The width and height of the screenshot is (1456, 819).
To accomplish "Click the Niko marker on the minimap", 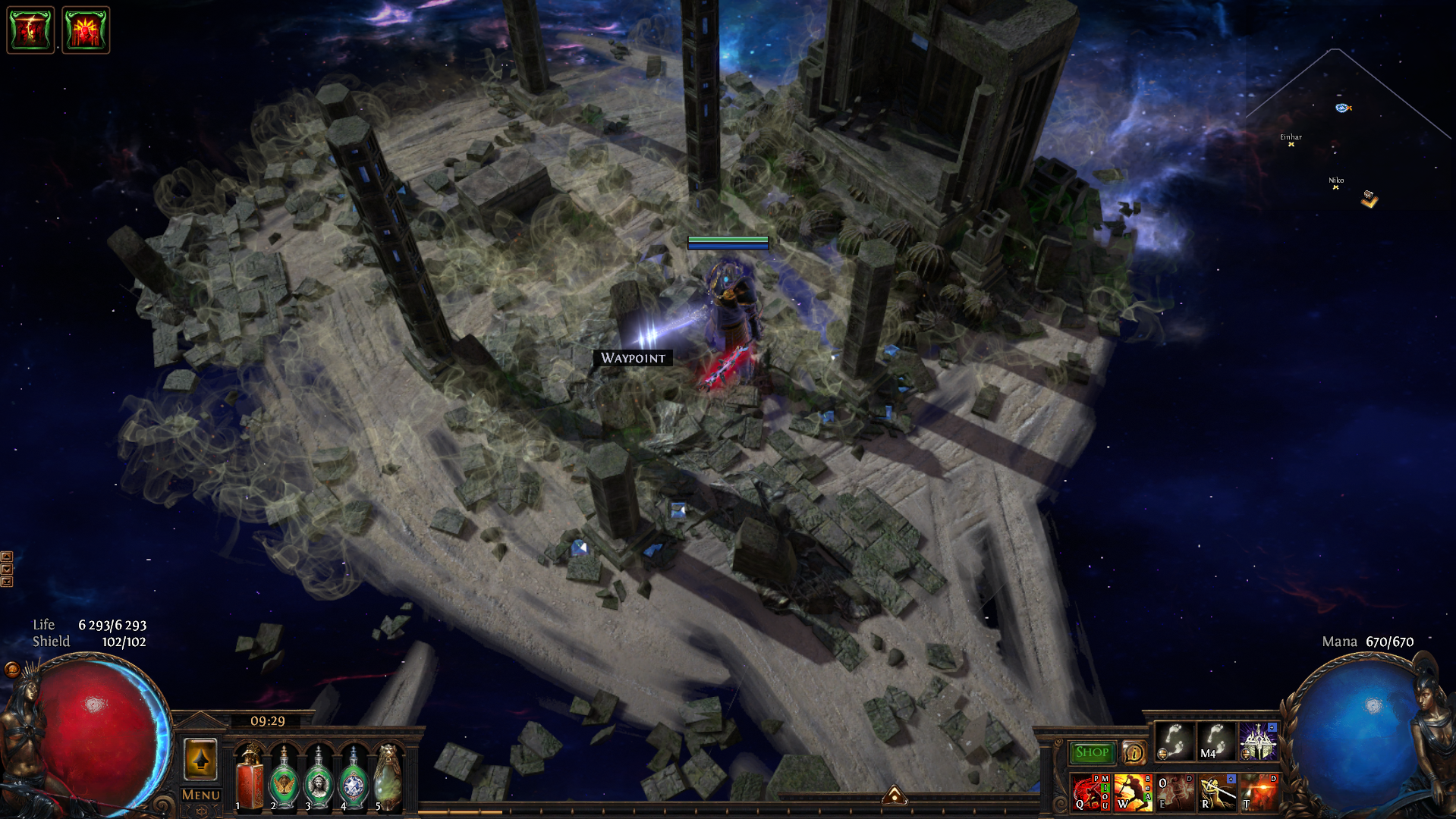I will pos(1335,186).
